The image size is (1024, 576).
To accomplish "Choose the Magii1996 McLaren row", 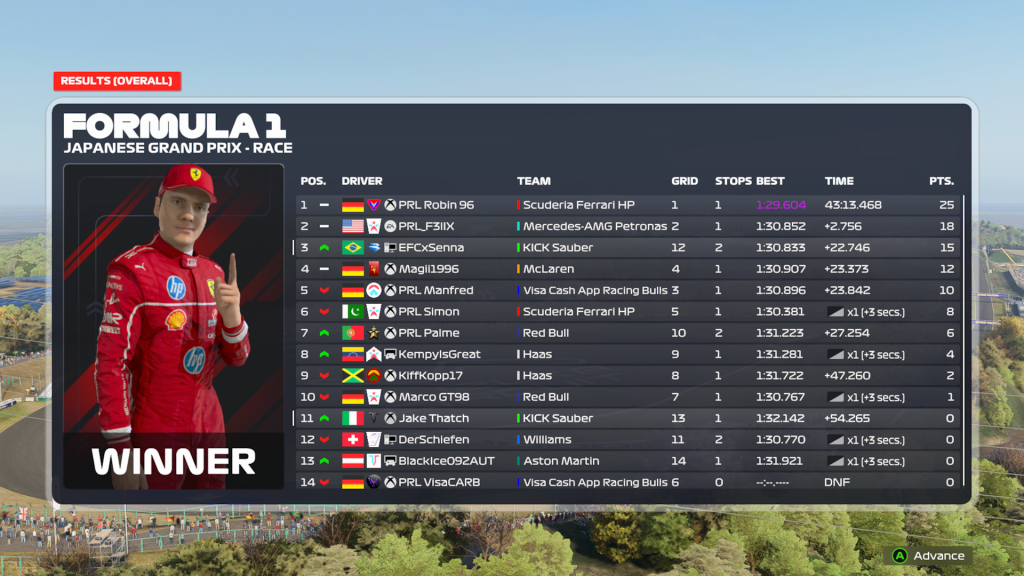I will 630,269.
